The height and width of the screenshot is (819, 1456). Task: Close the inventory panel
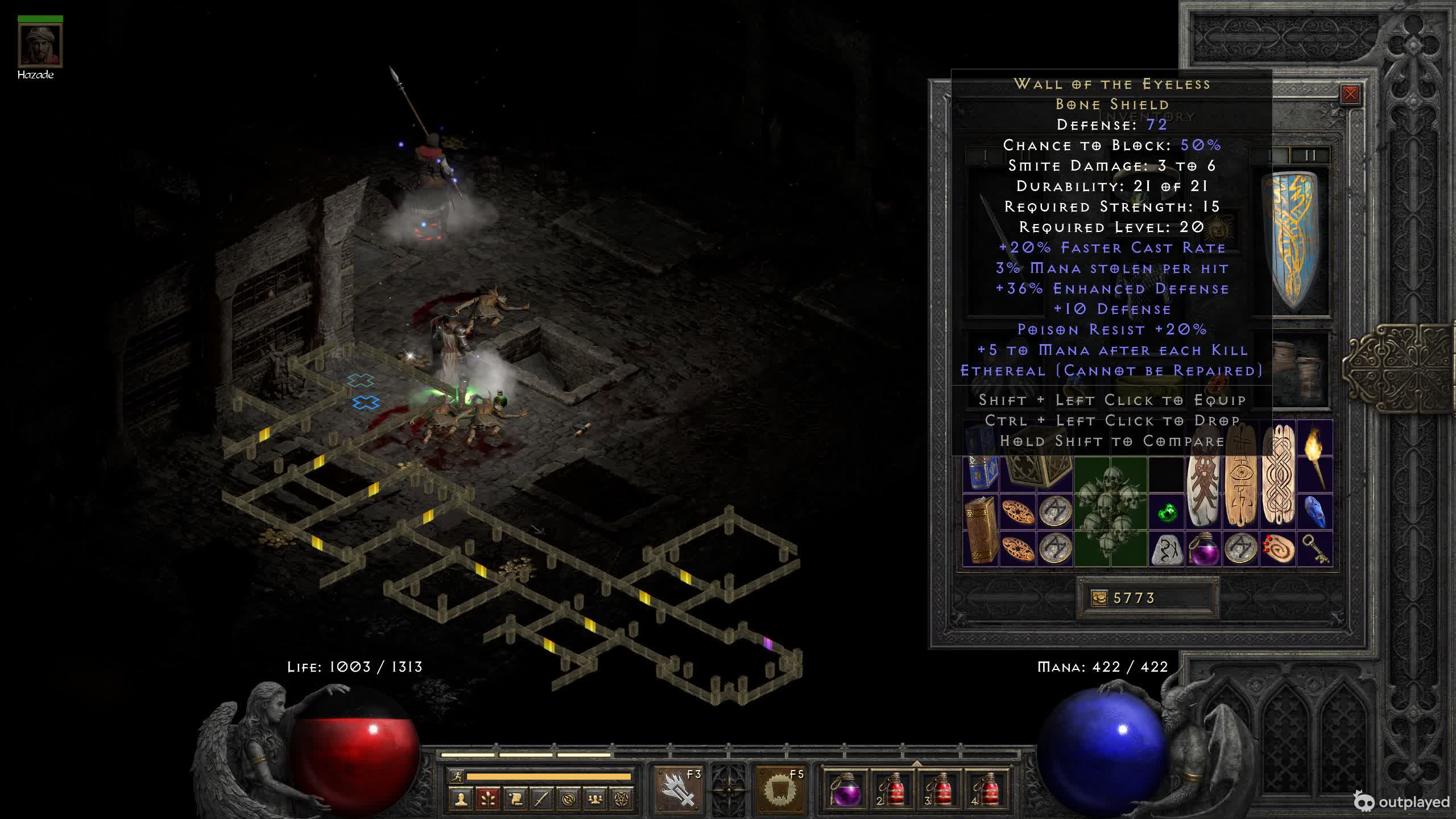point(1350,94)
